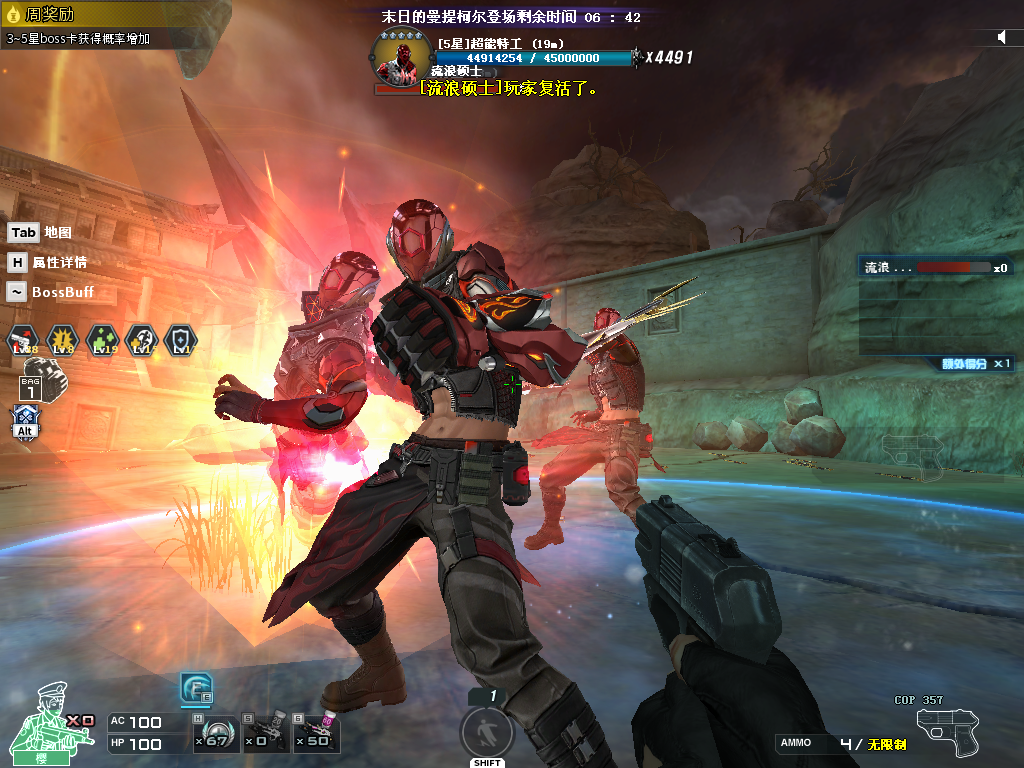Click the boss portrait of 超能特工

click(399, 58)
